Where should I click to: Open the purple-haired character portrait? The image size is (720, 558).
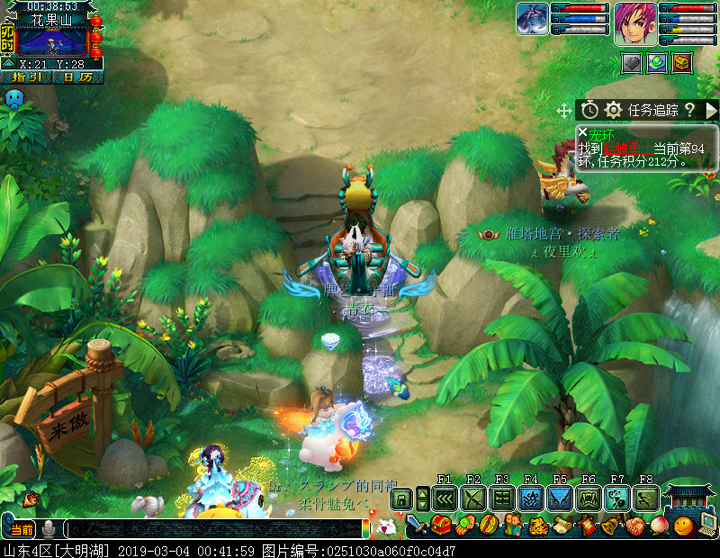coord(634,20)
